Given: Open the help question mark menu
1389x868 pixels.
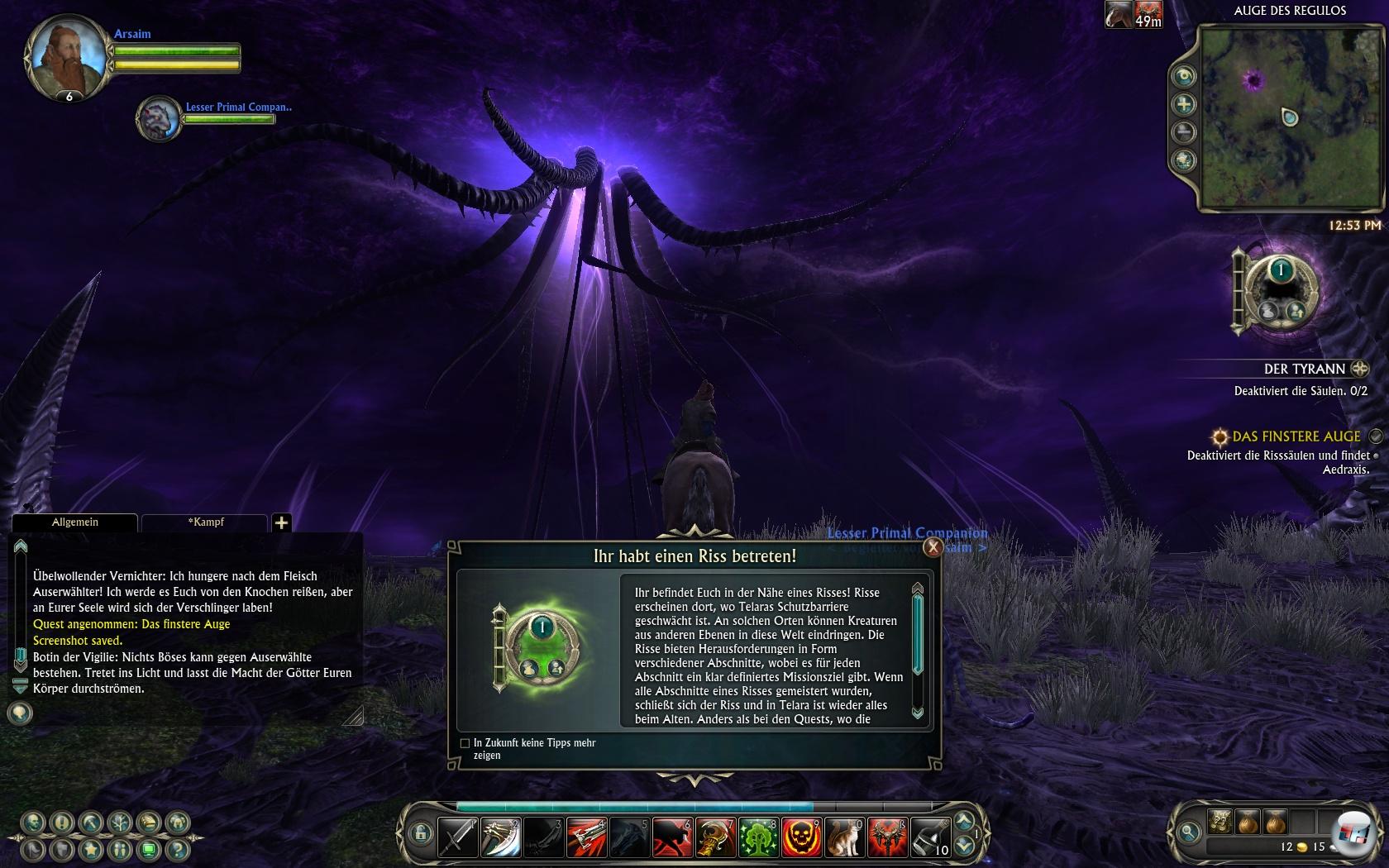Looking at the screenshot, I should pos(177,849).
